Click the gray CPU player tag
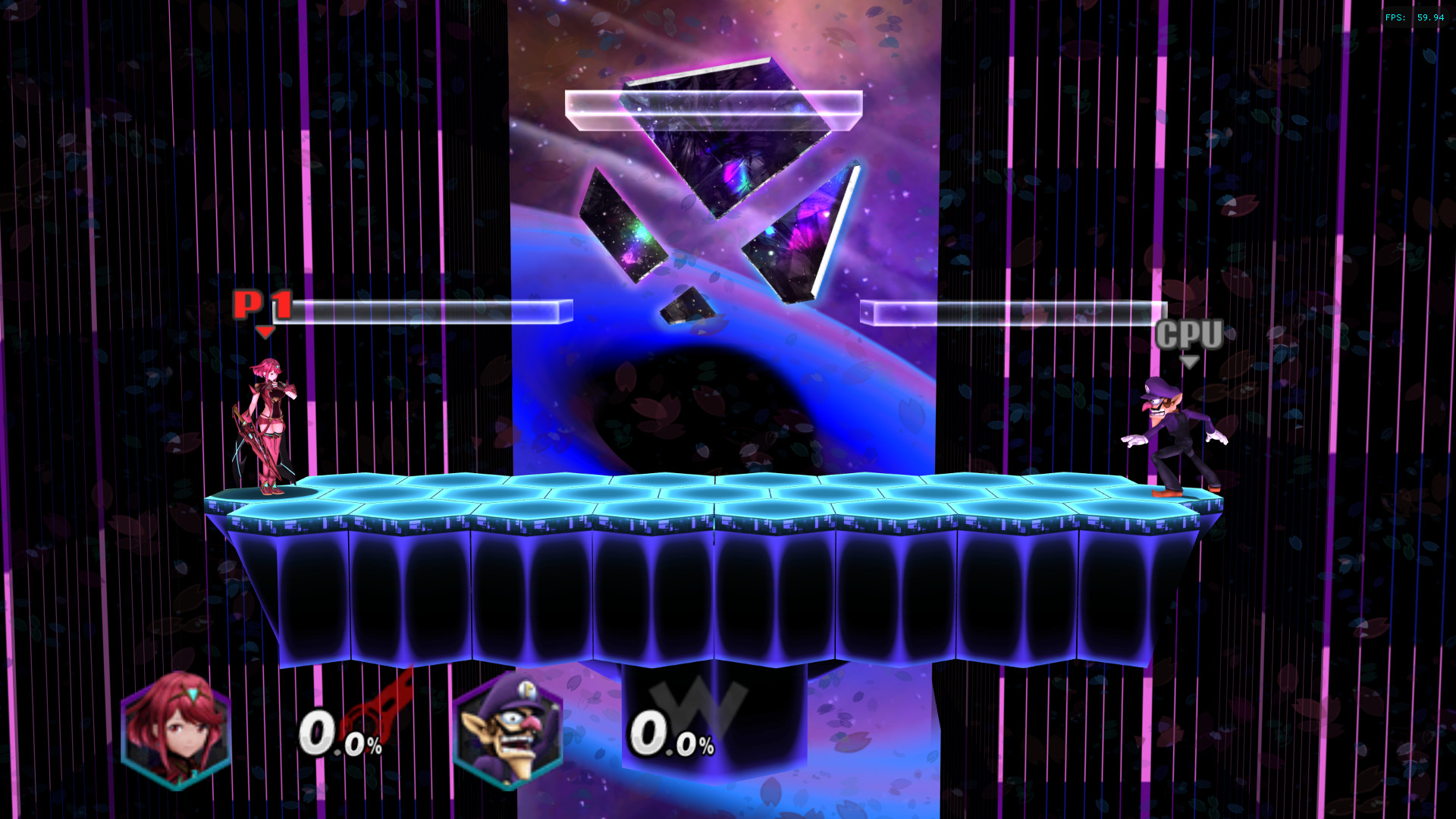 1188,334
